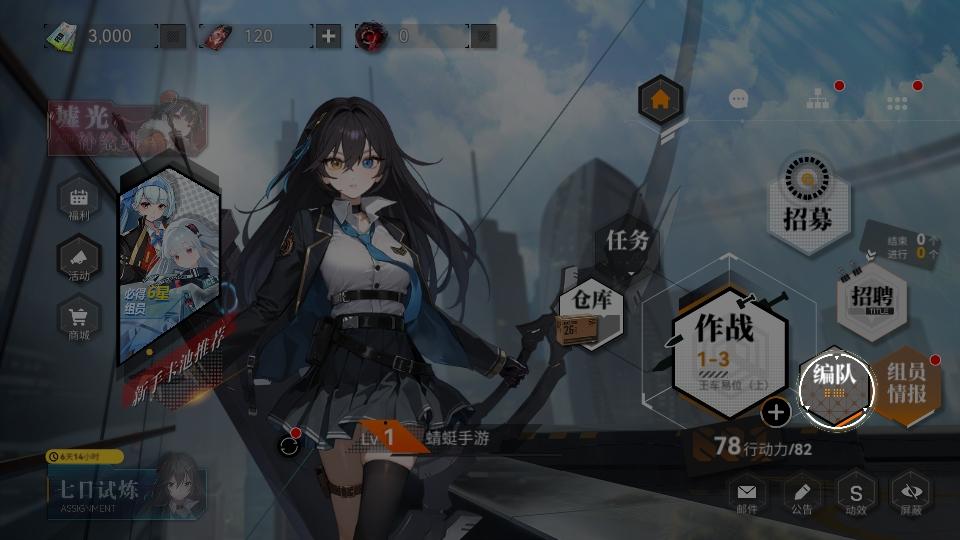This screenshot has width=960, height=540.
Task: Open the 编队 team formation screen
Action: click(836, 386)
